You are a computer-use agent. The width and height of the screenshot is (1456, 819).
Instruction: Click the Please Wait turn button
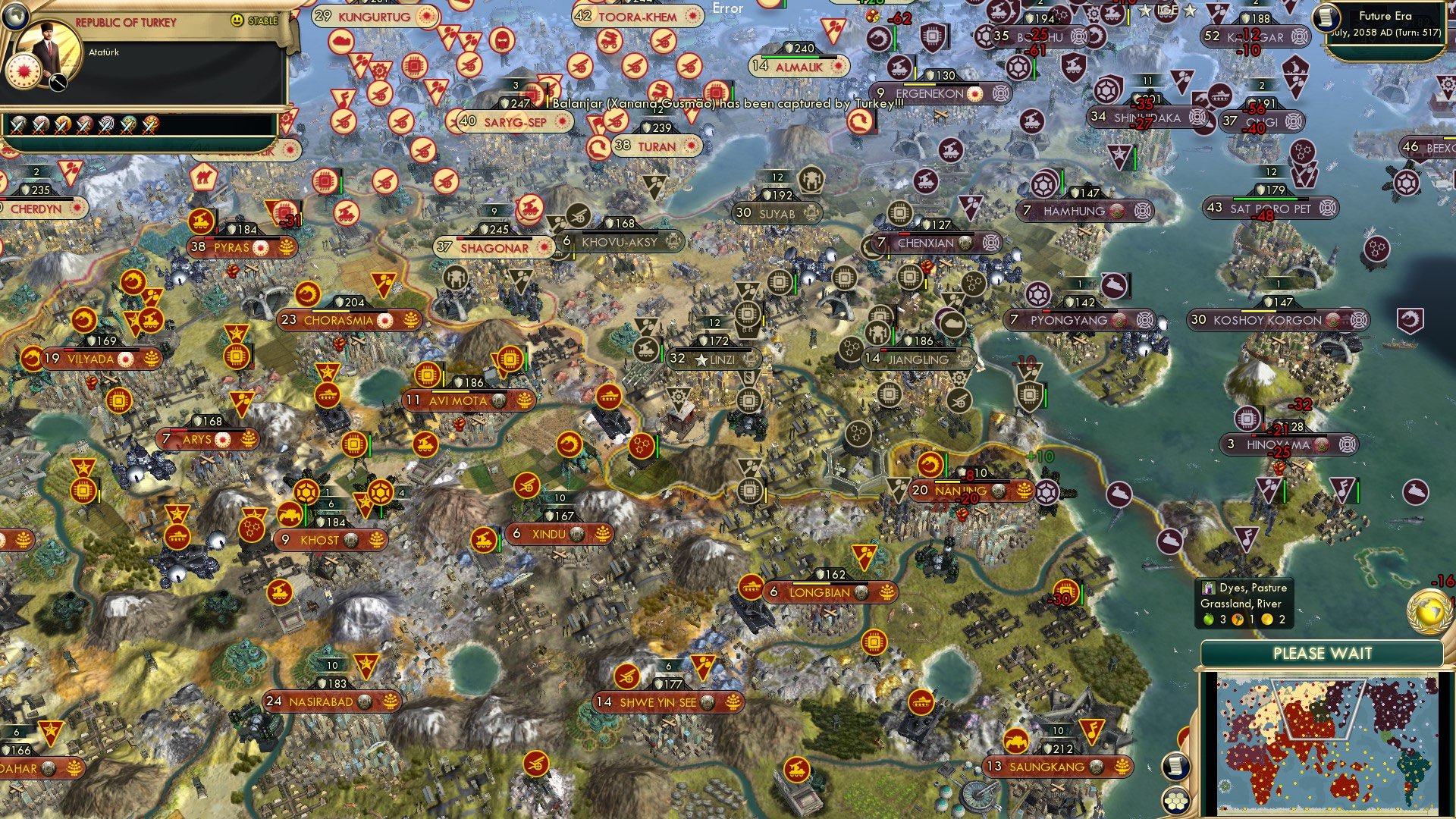tap(1322, 654)
